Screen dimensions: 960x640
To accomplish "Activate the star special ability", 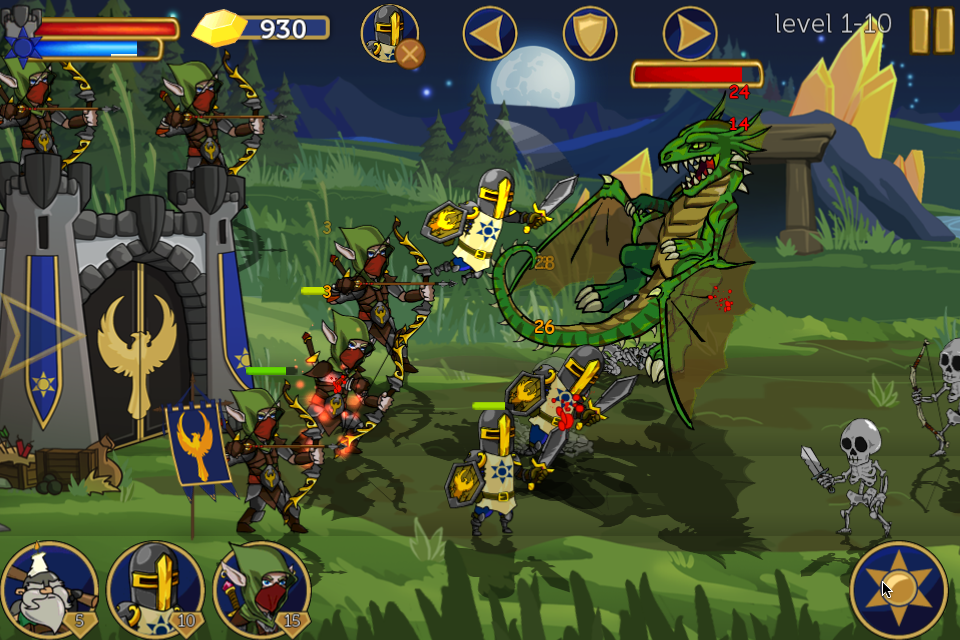I will click(898, 589).
